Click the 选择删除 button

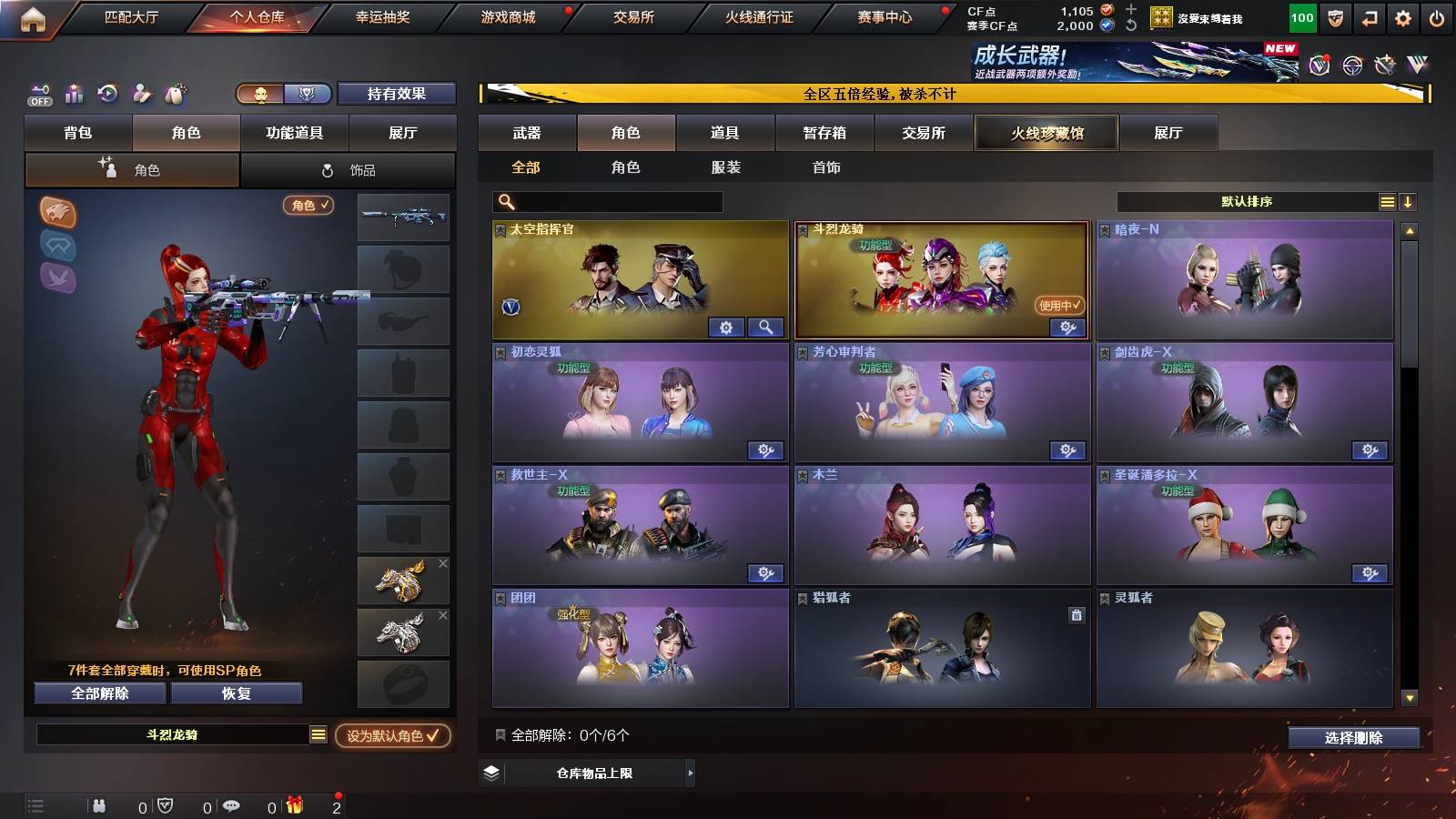[x=1355, y=737]
